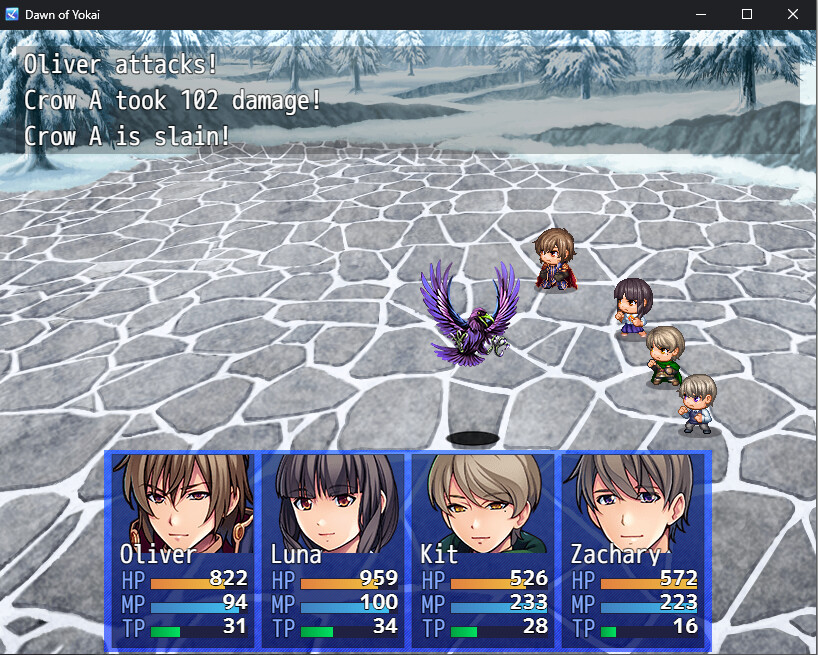Viewport: 818px width, 655px height.
Task: Minimize the game window
Action: click(701, 15)
